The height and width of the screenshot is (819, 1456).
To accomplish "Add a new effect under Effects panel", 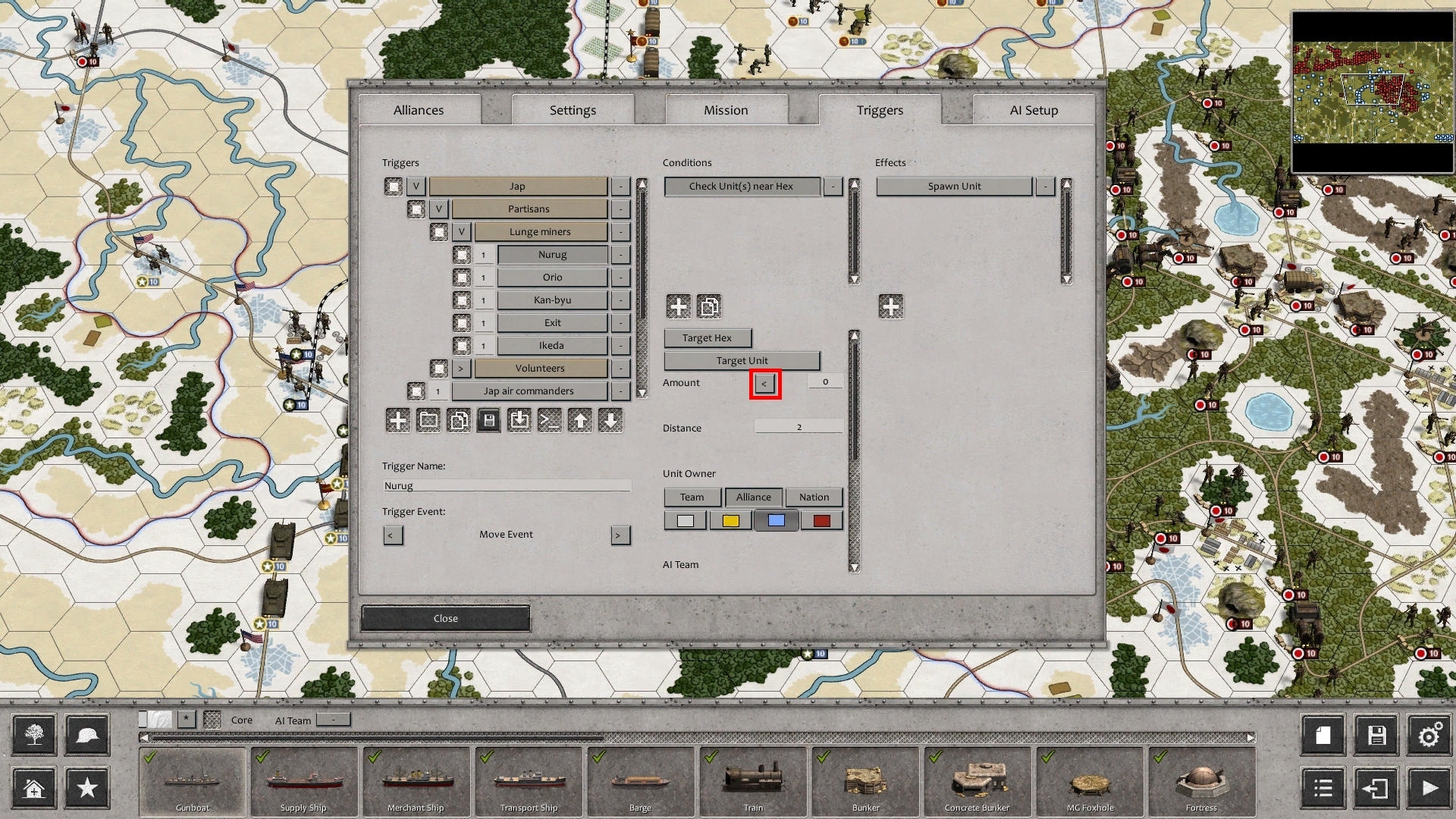I will click(890, 306).
